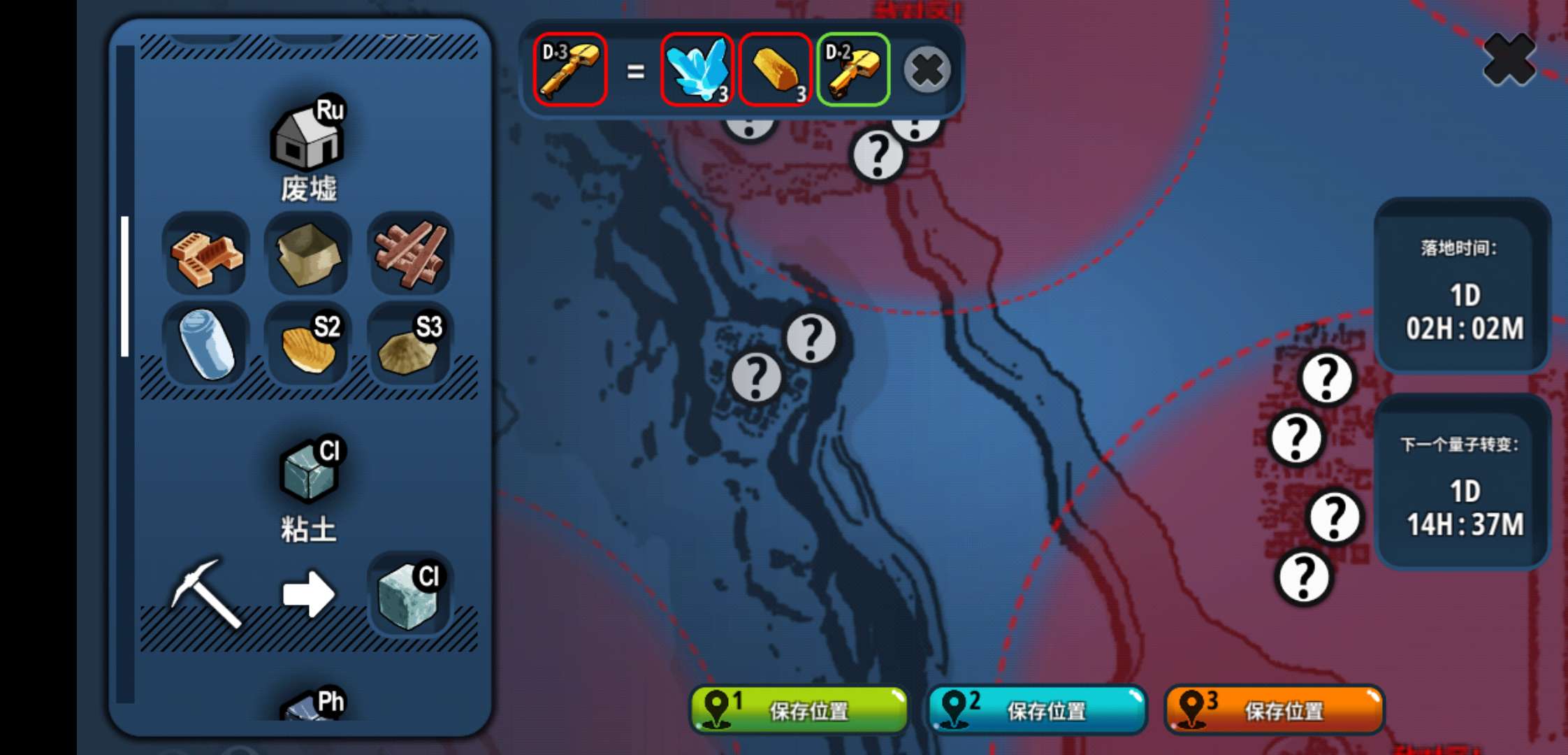Select the D-2 hammer ingredient

pyautogui.click(x=852, y=70)
